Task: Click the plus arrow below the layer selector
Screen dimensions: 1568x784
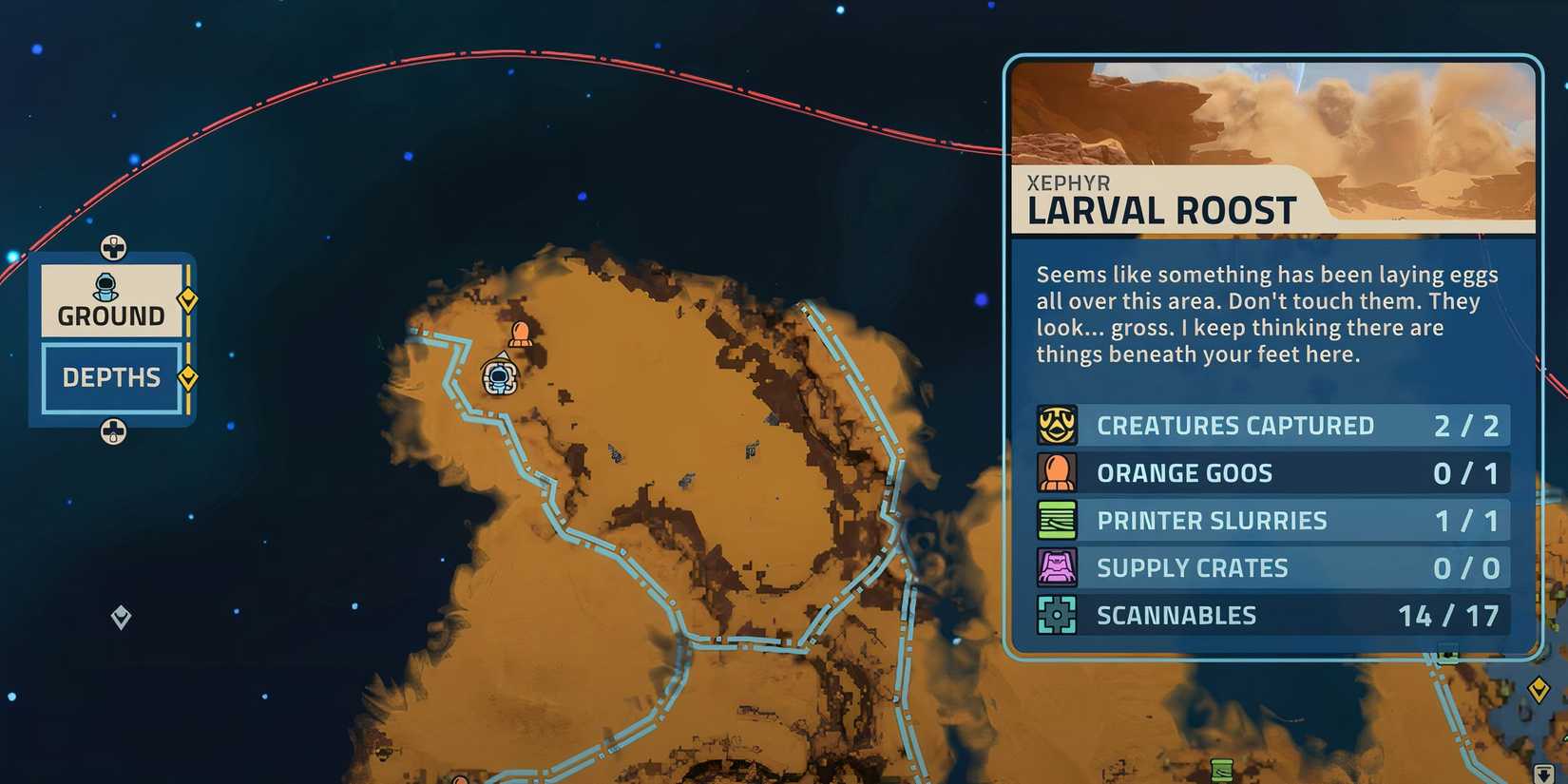Action: (113, 432)
